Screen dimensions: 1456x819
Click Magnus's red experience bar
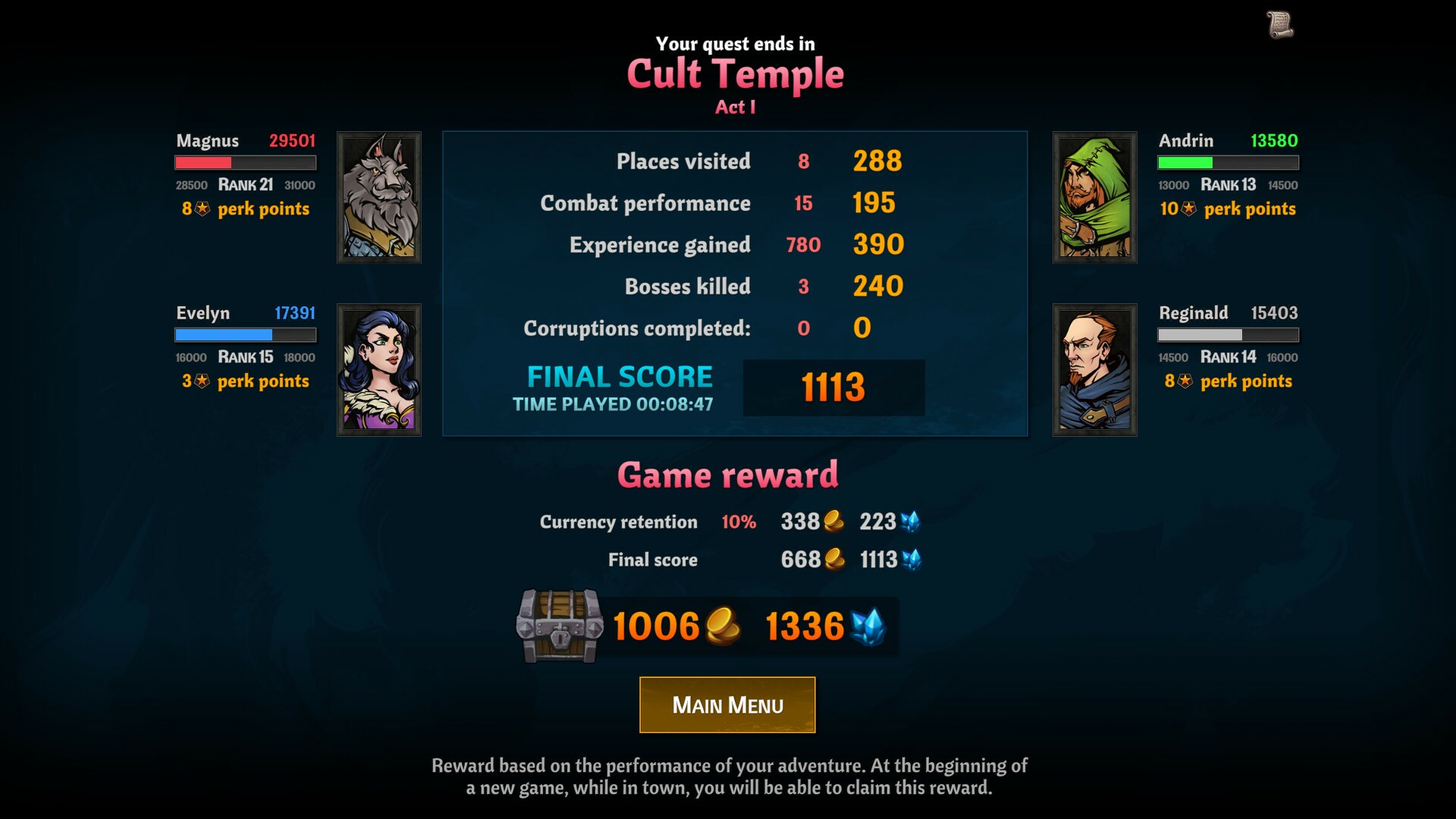coord(245,162)
